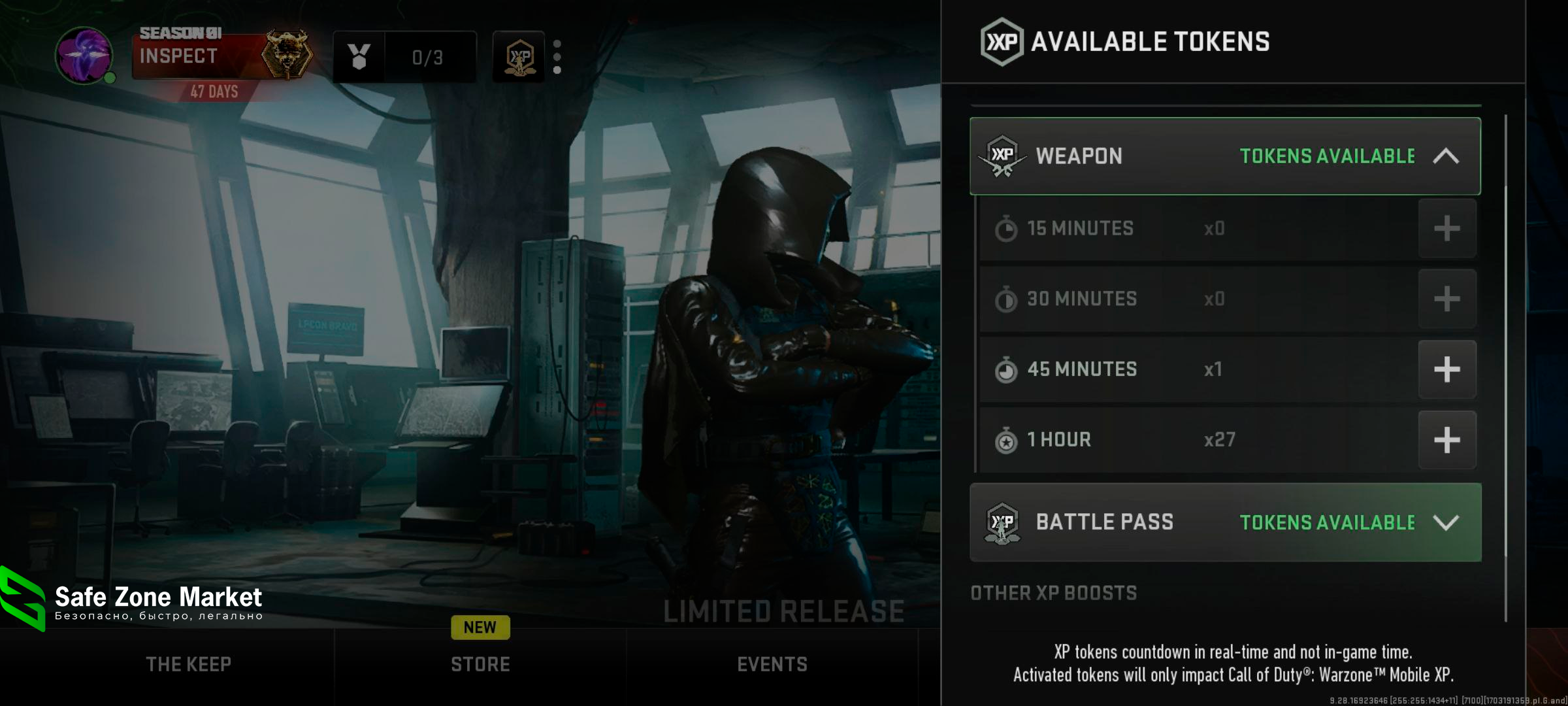The height and width of the screenshot is (706, 1568).
Task: Show the medal challenges 0/3 tracker
Action: (404, 58)
